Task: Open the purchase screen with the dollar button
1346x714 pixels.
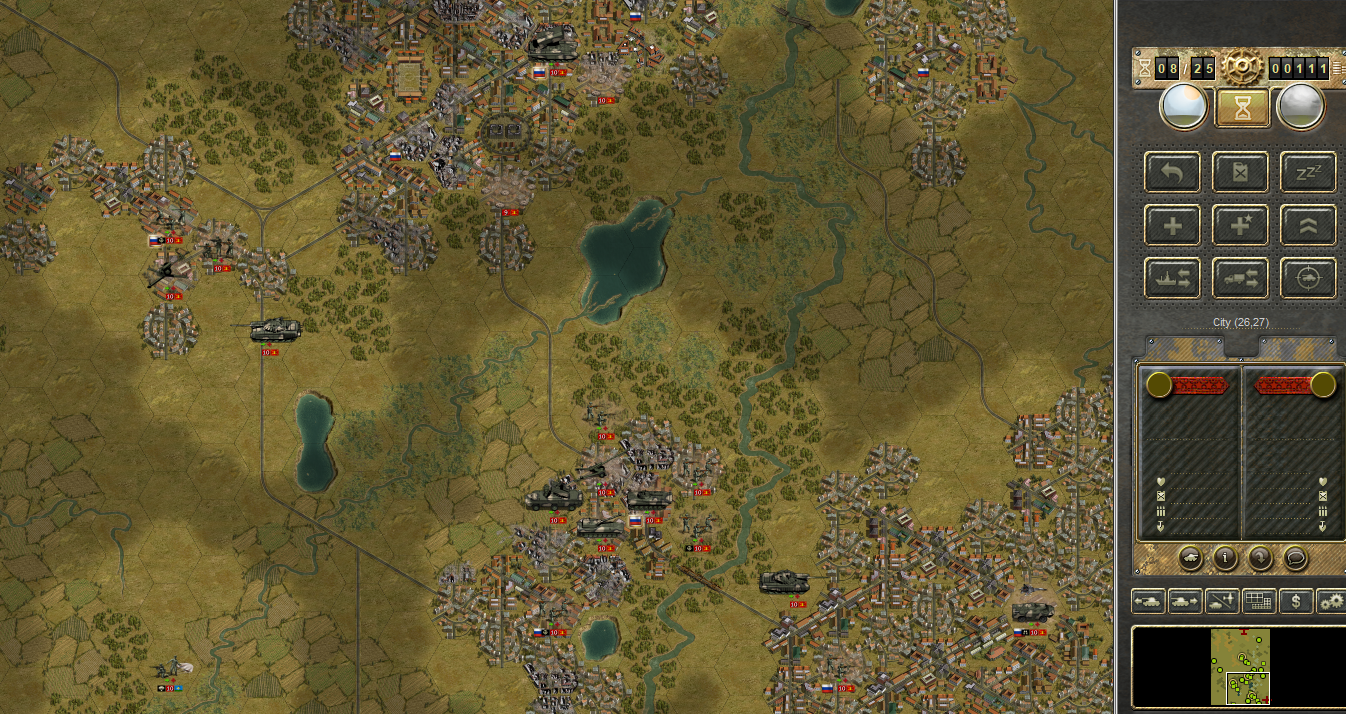Action: 1296,601
